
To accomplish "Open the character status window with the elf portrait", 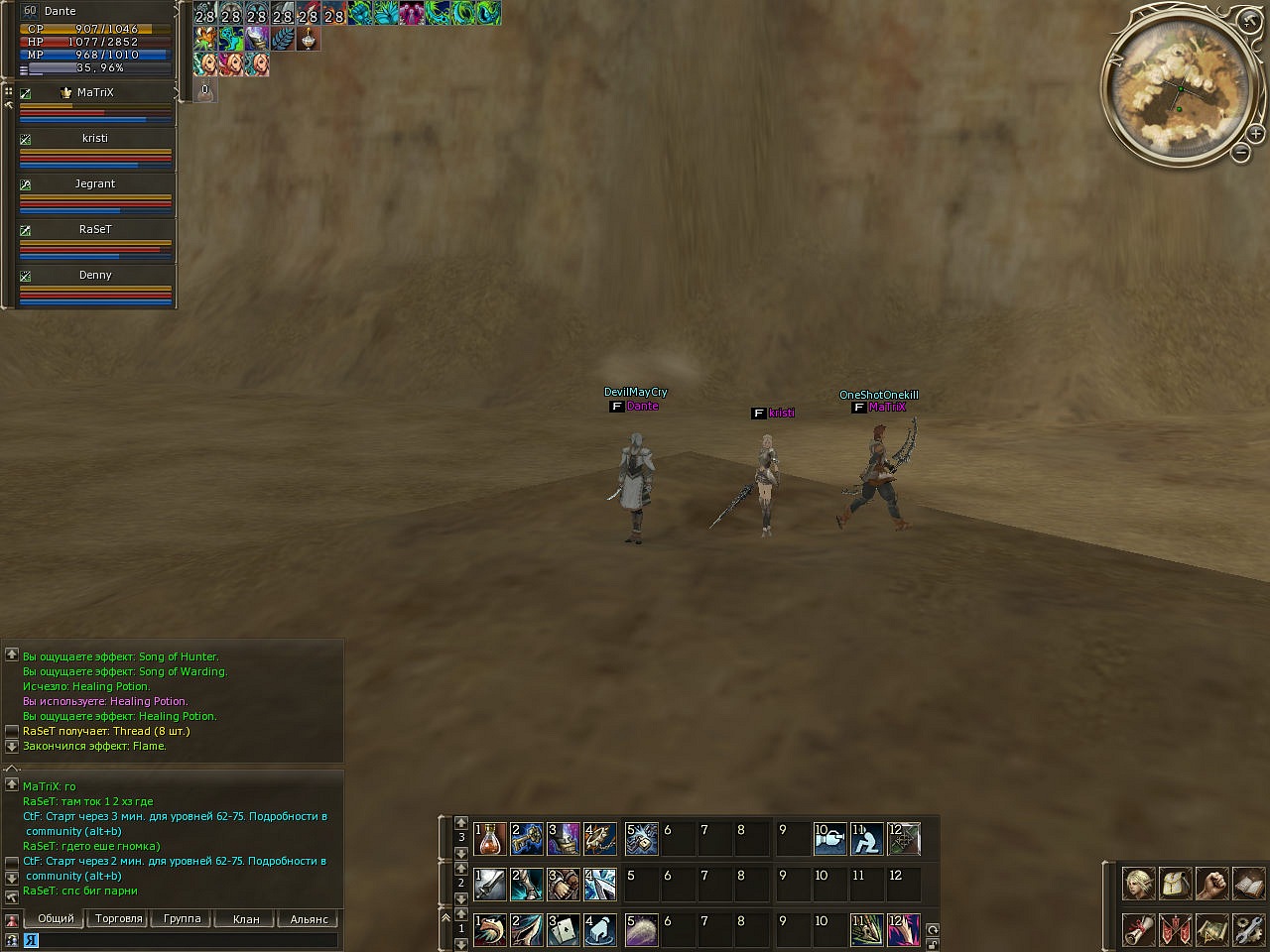I will click(x=1138, y=883).
